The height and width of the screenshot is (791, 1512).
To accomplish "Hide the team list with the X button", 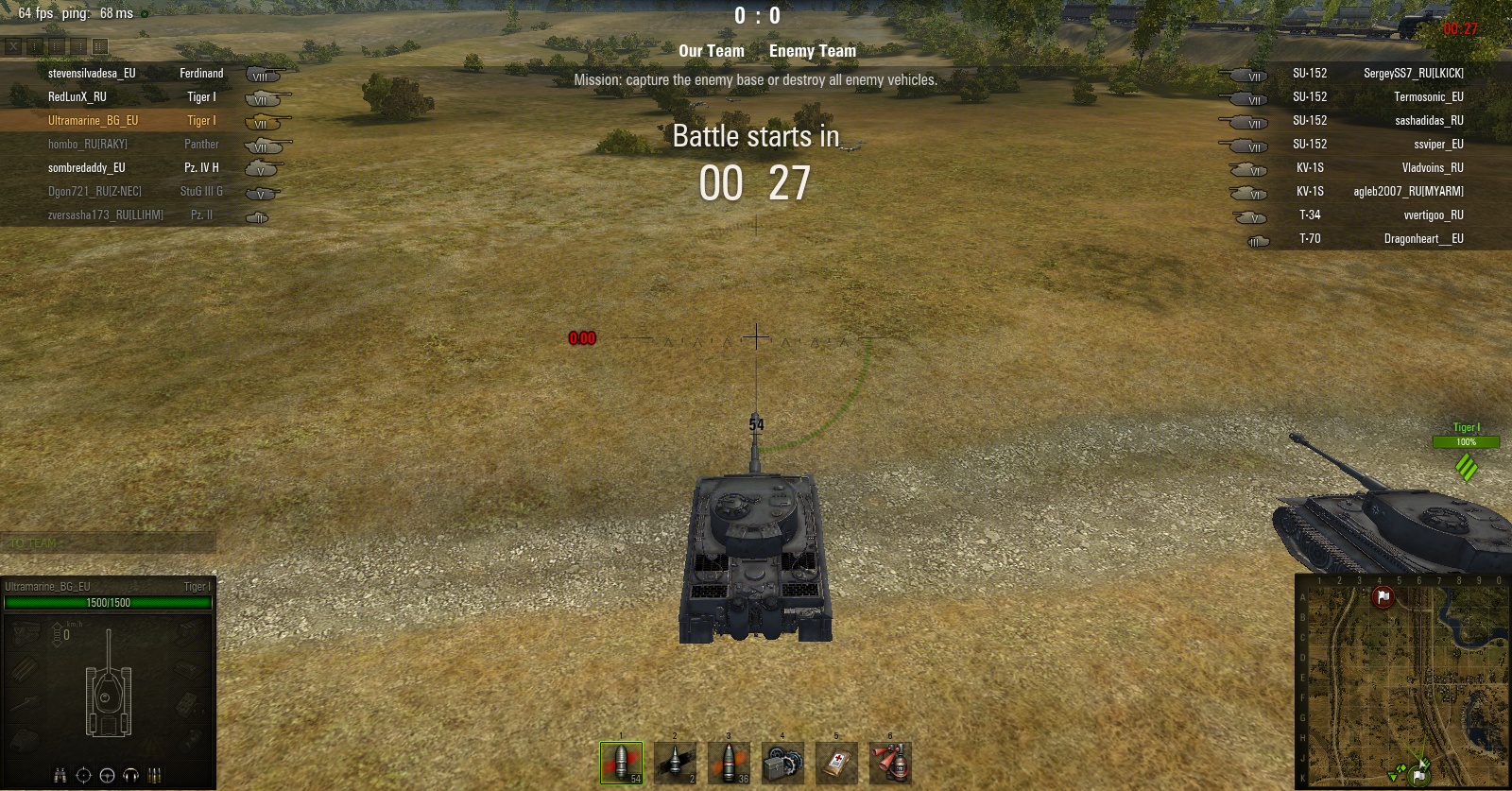I will pyautogui.click(x=13, y=45).
